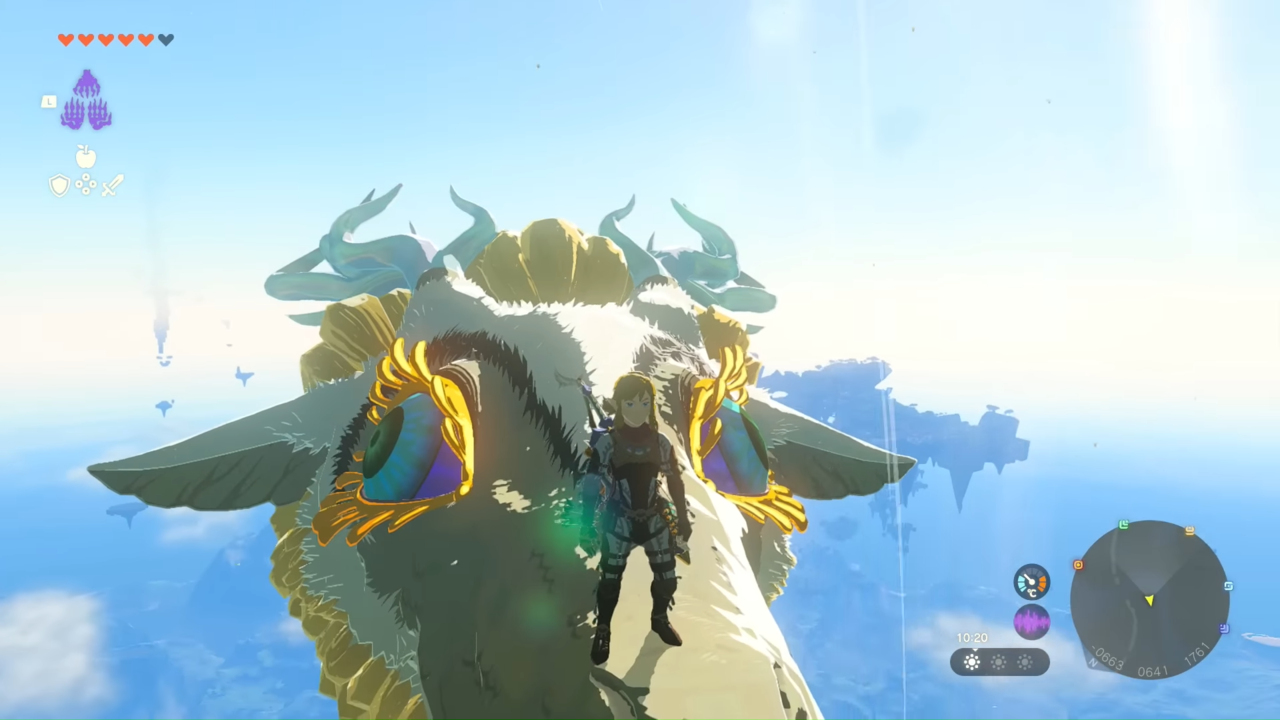Screen dimensions: 1280x720
Task: Click the d-pad icon between shield and sword
Action: (86, 186)
